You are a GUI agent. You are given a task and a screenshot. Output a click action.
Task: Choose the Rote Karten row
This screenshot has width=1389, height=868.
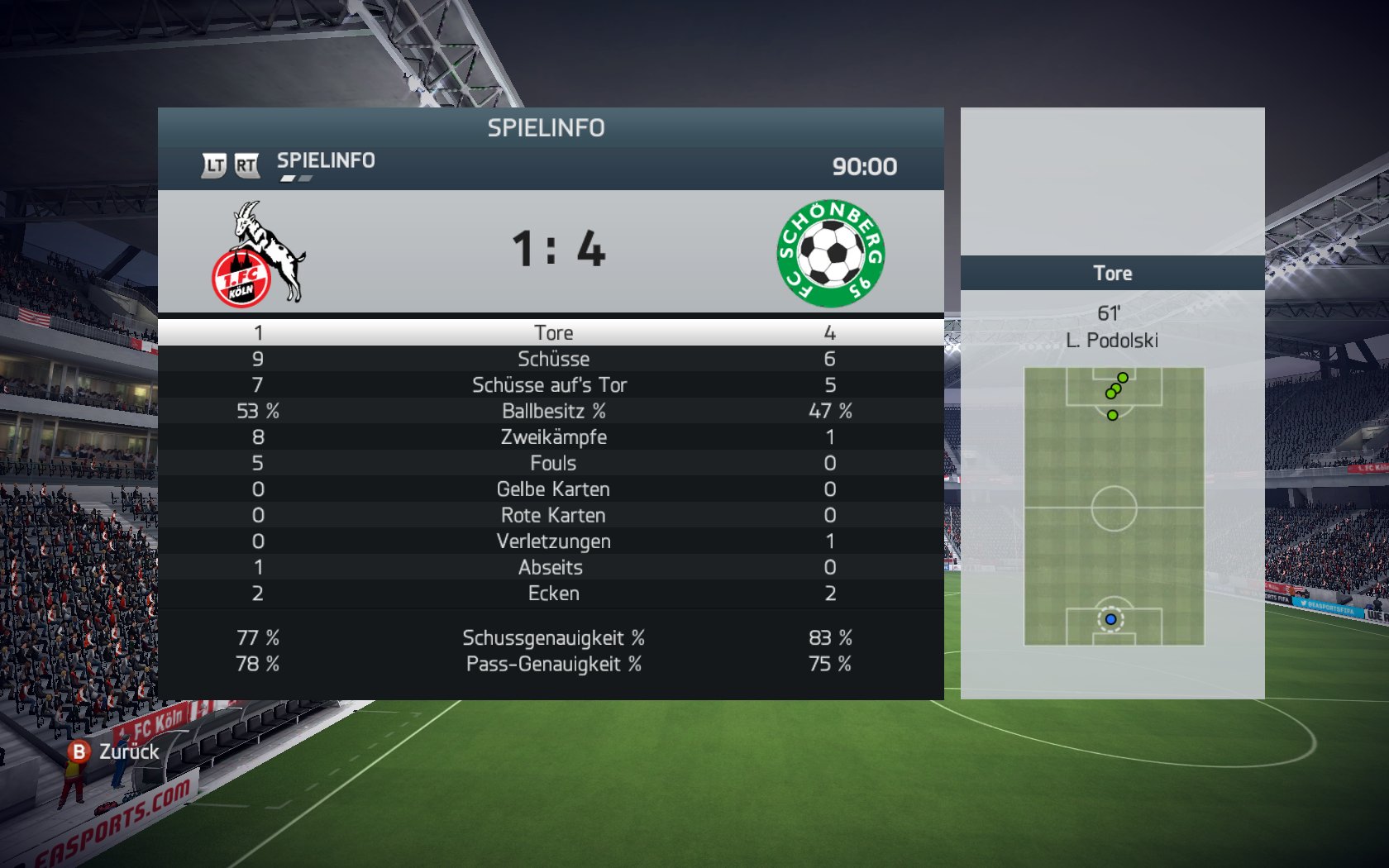coord(552,515)
